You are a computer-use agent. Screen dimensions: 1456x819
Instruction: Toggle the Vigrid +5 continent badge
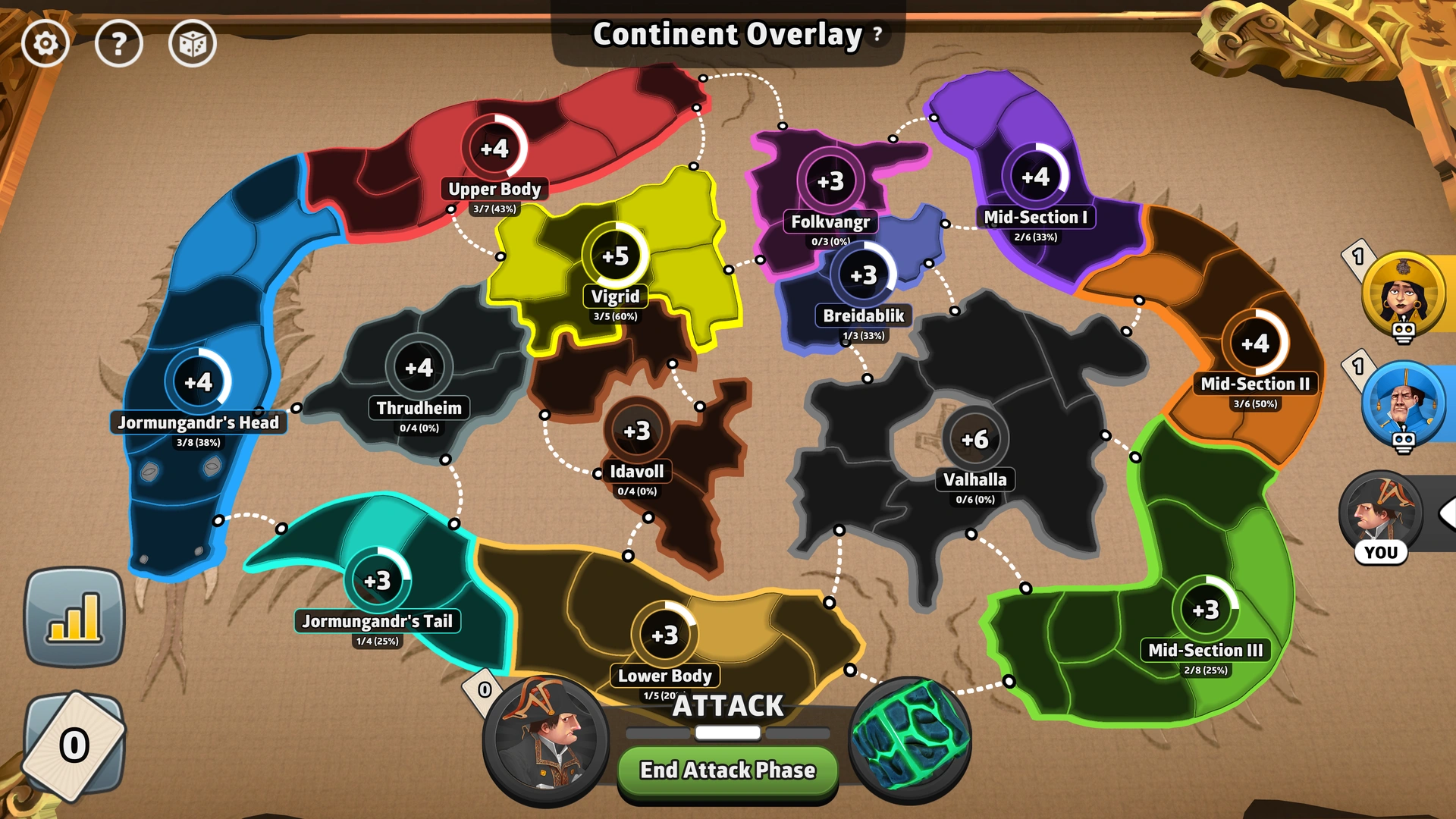(616, 258)
